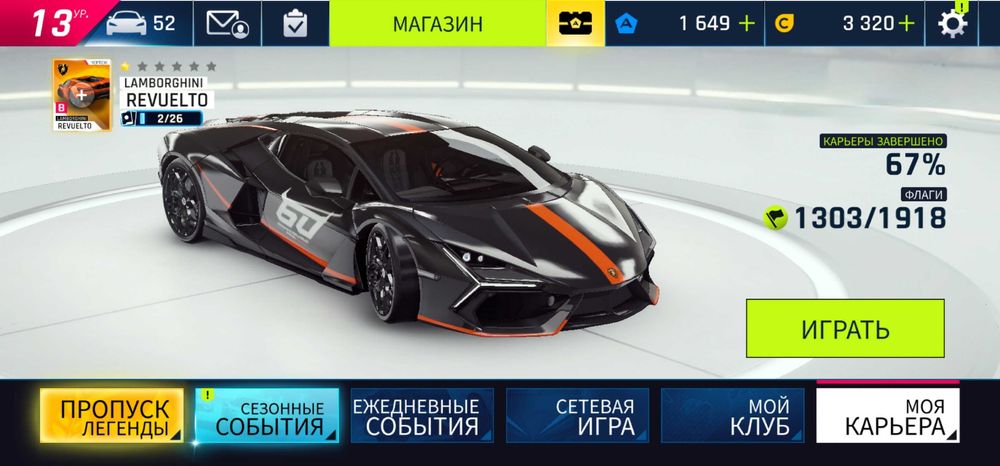This screenshot has width=1000, height=466.
Task: Open the garage car count icon
Action: (x=138, y=23)
